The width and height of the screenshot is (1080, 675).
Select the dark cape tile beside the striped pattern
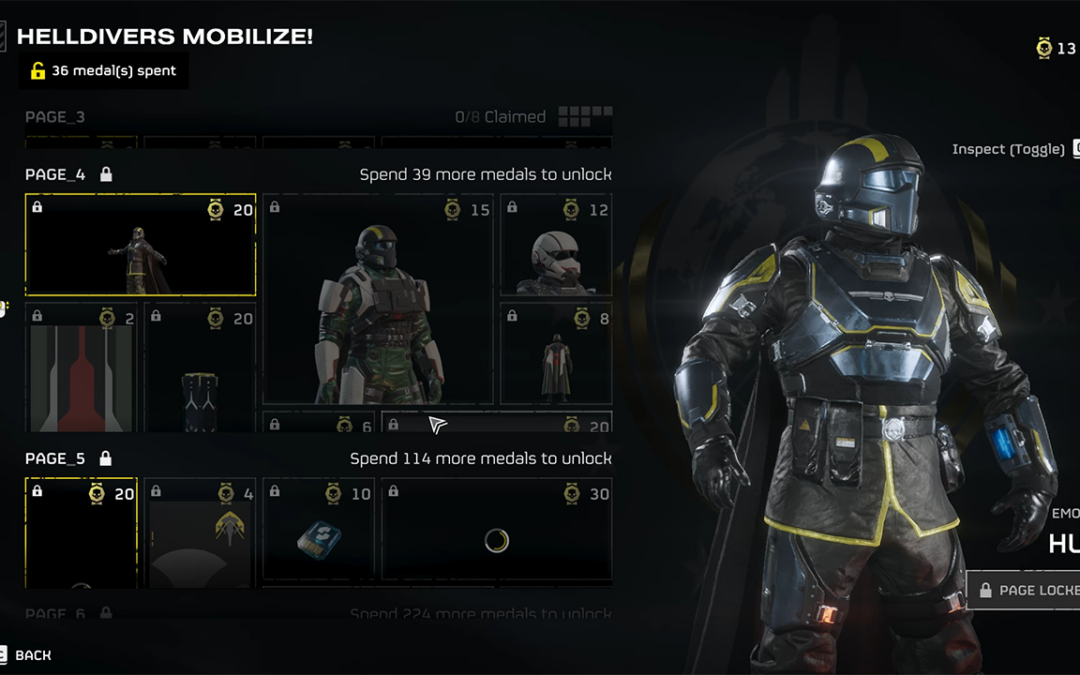pyautogui.click(x=199, y=370)
